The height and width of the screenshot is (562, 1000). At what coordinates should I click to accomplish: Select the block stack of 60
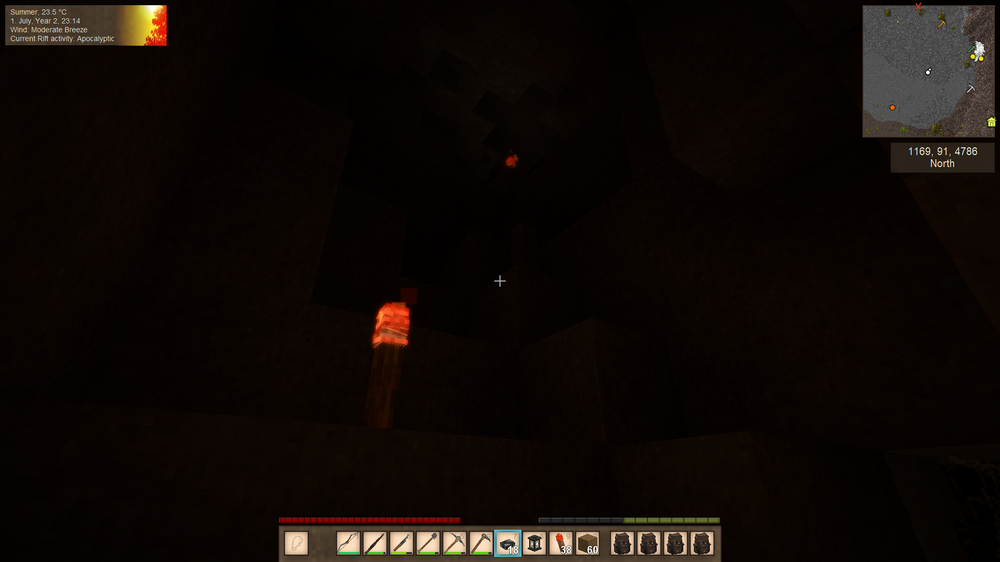coord(588,543)
